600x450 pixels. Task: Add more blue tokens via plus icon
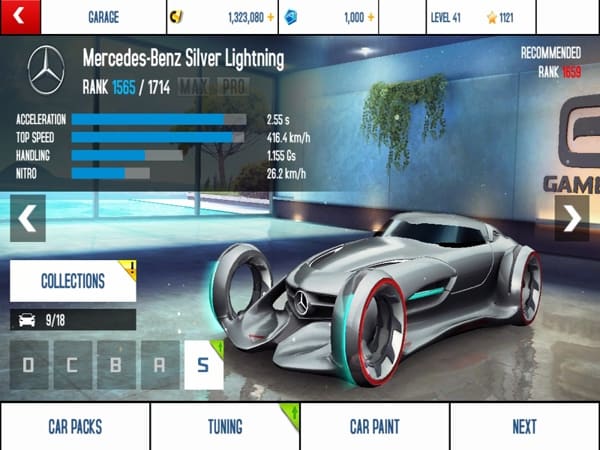click(x=374, y=17)
